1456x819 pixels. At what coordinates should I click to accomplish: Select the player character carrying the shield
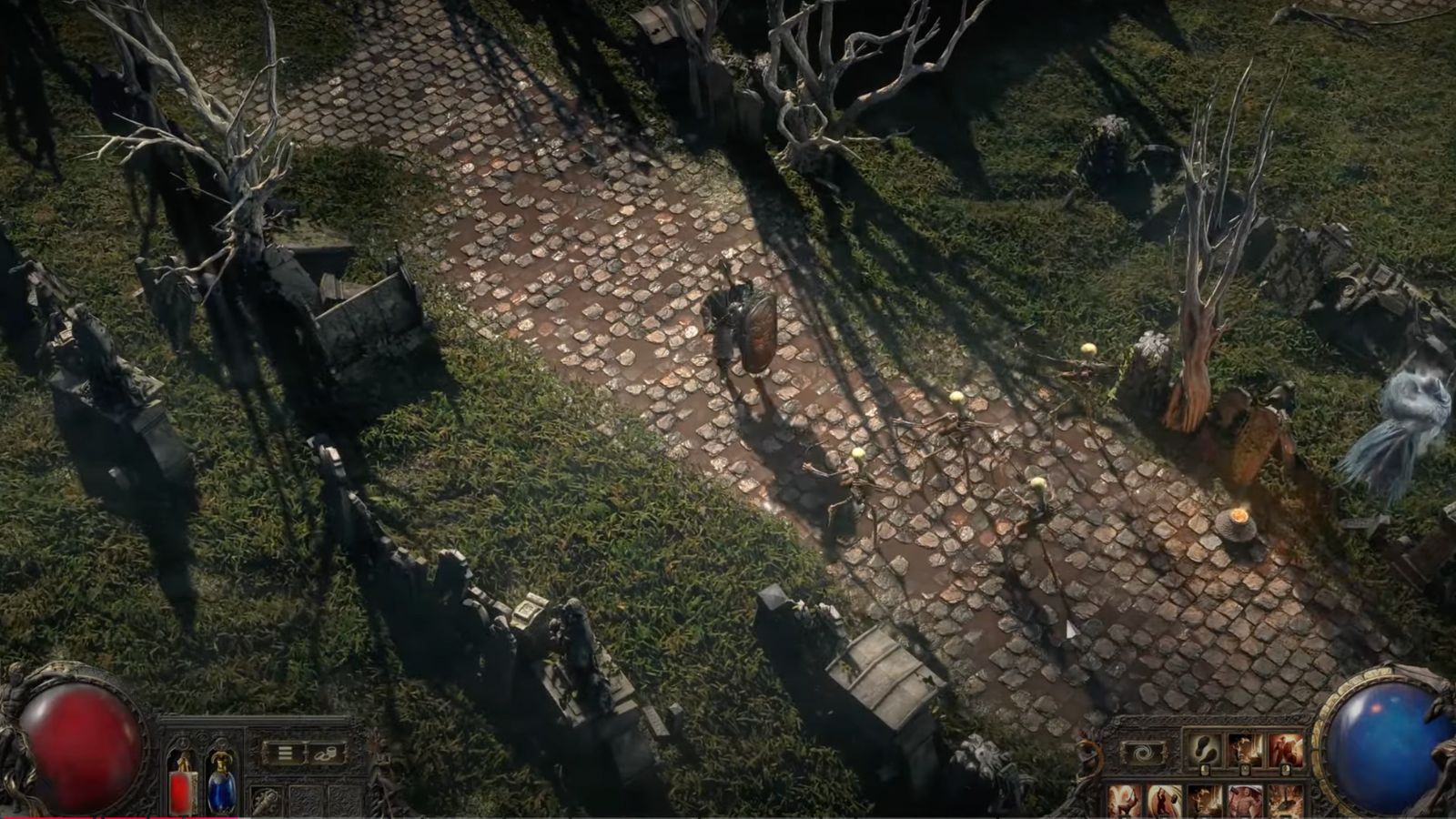coord(742,328)
